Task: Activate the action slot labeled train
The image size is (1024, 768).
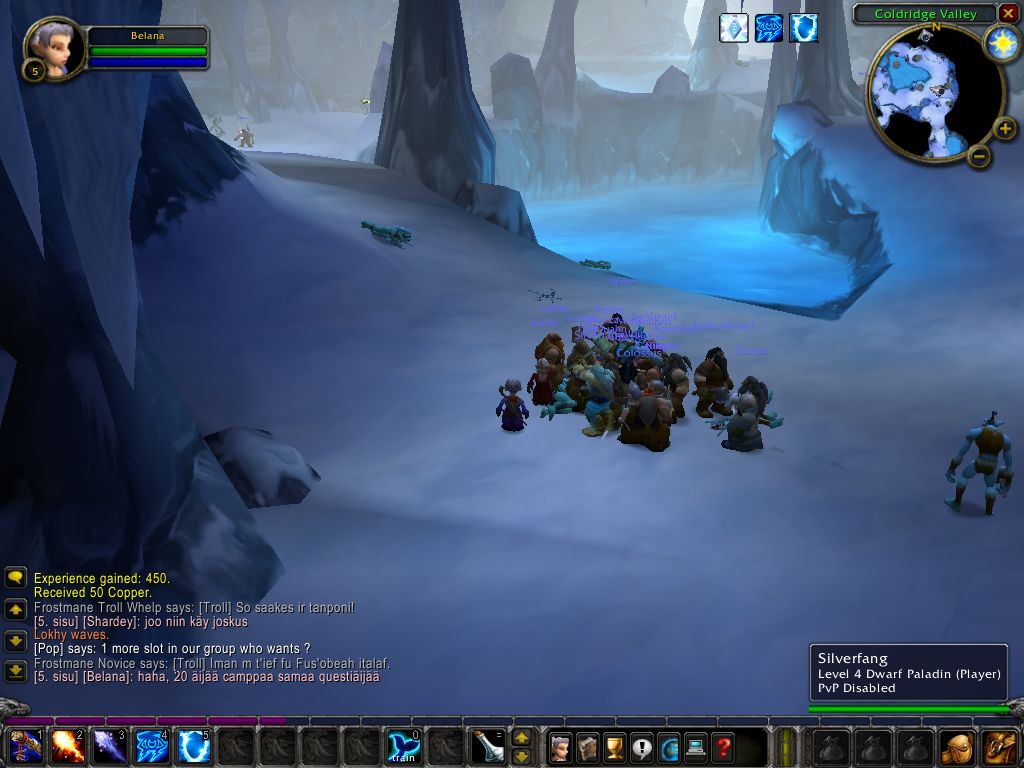Action: (404, 746)
